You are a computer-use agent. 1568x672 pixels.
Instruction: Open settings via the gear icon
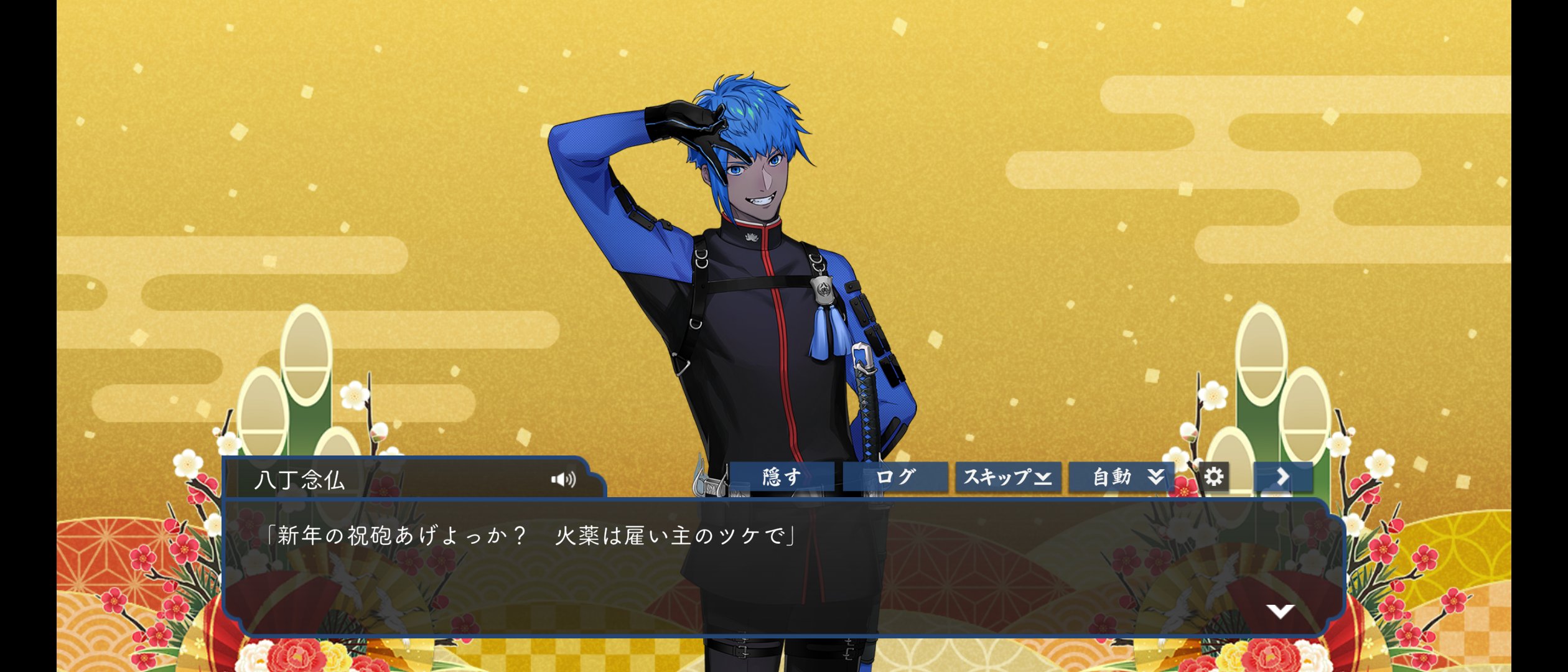pyautogui.click(x=1213, y=477)
